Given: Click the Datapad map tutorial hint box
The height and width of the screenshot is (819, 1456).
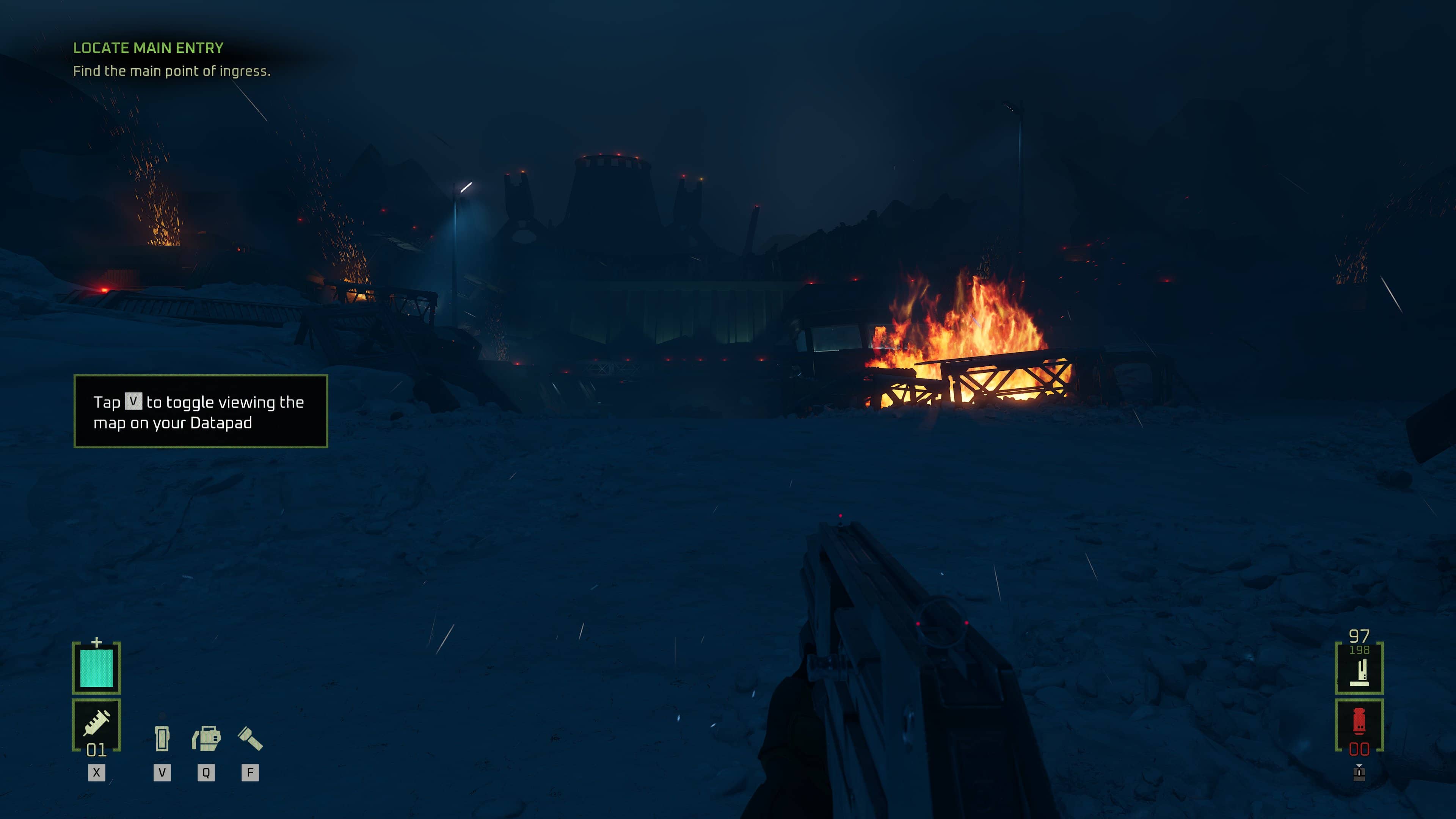Looking at the screenshot, I should pyautogui.click(x=201, y=411).
